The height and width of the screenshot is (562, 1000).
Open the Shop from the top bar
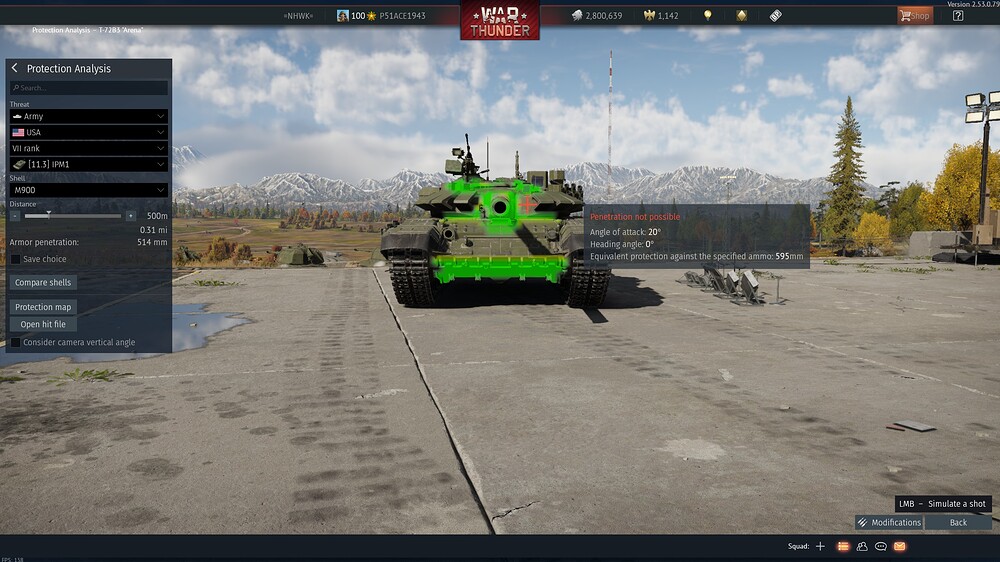pos(914,15)
